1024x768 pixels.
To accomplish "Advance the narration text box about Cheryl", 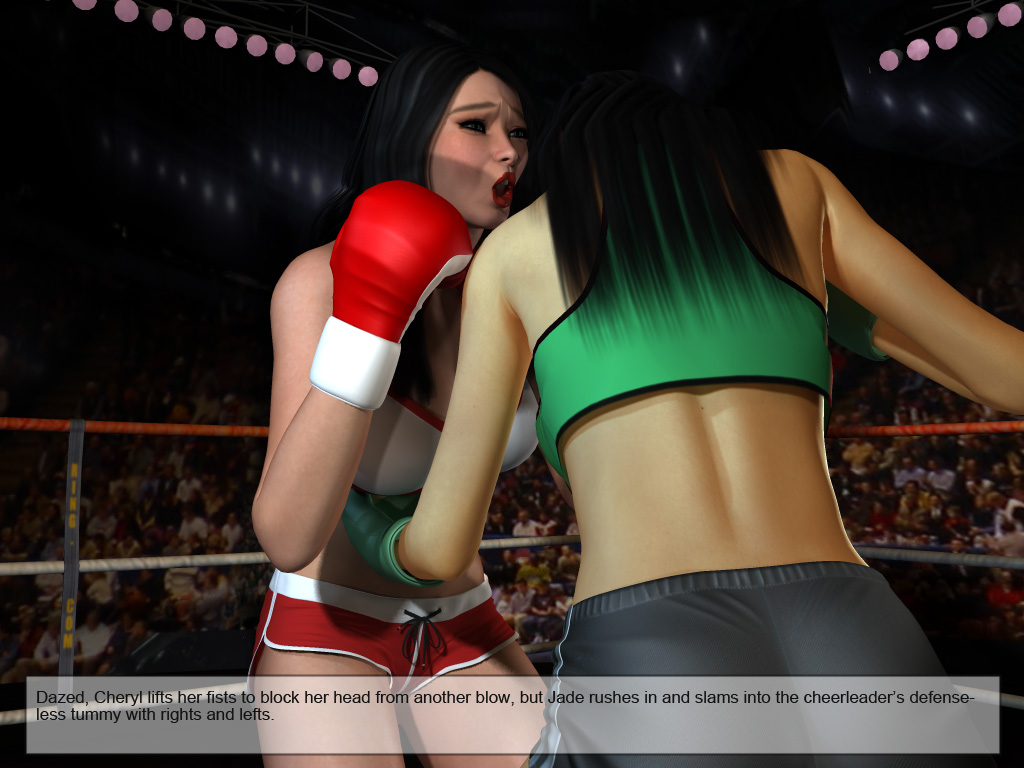I will click(512, 714).
